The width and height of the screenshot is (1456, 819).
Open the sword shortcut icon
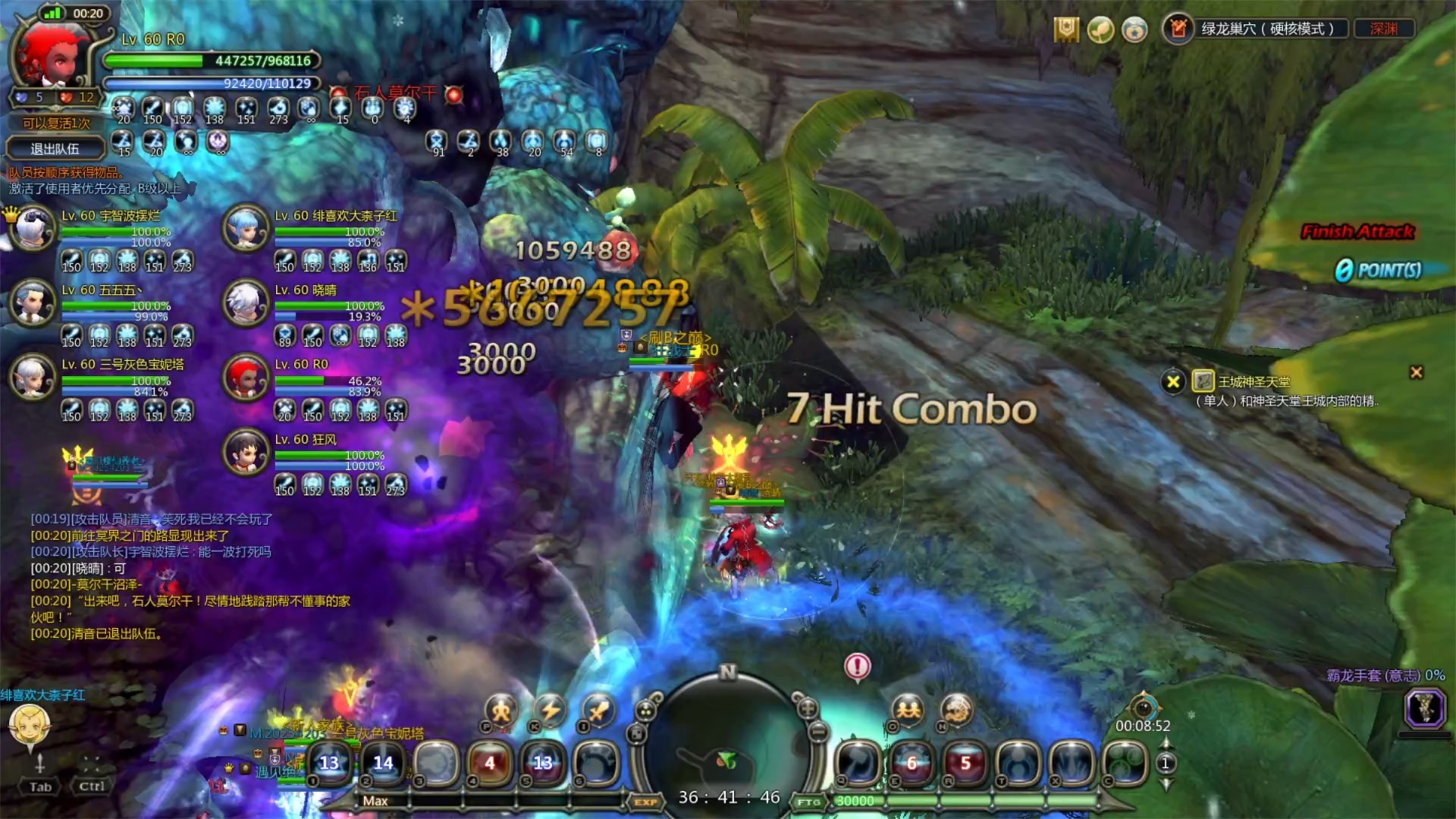click(599, 711)
